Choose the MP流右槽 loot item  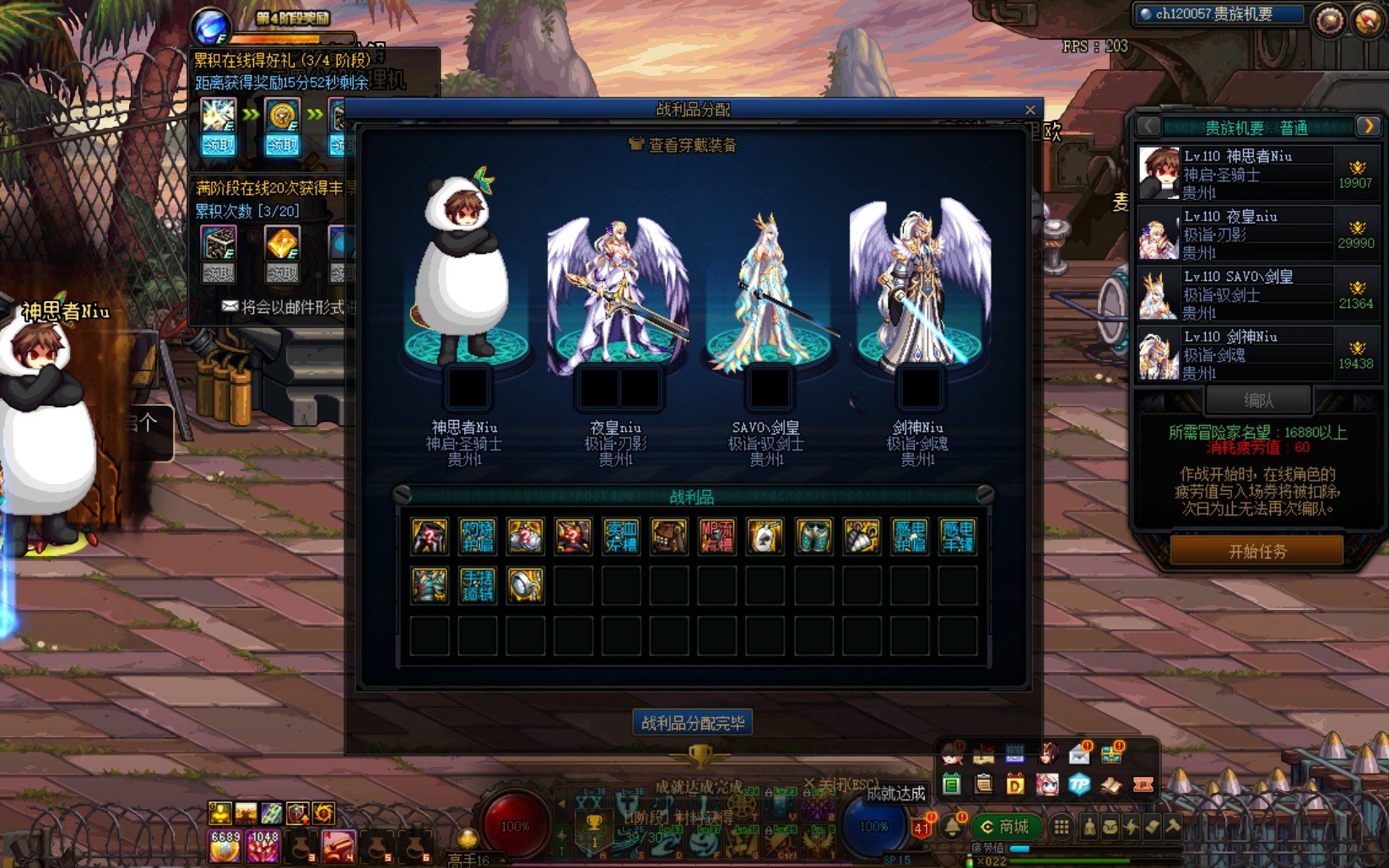[x=717, y=536]
